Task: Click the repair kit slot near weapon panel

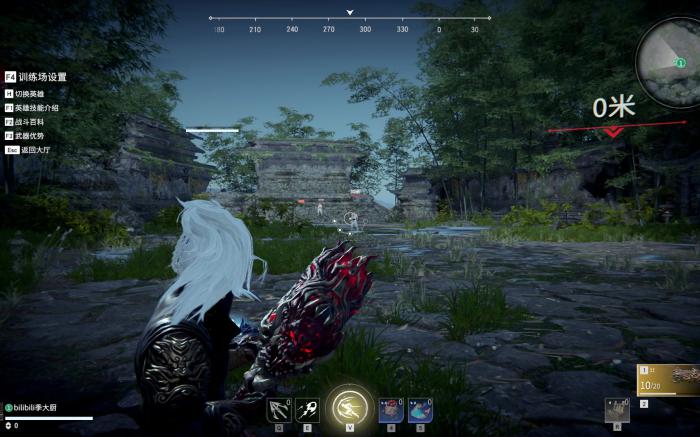Action: pos(618,411)
